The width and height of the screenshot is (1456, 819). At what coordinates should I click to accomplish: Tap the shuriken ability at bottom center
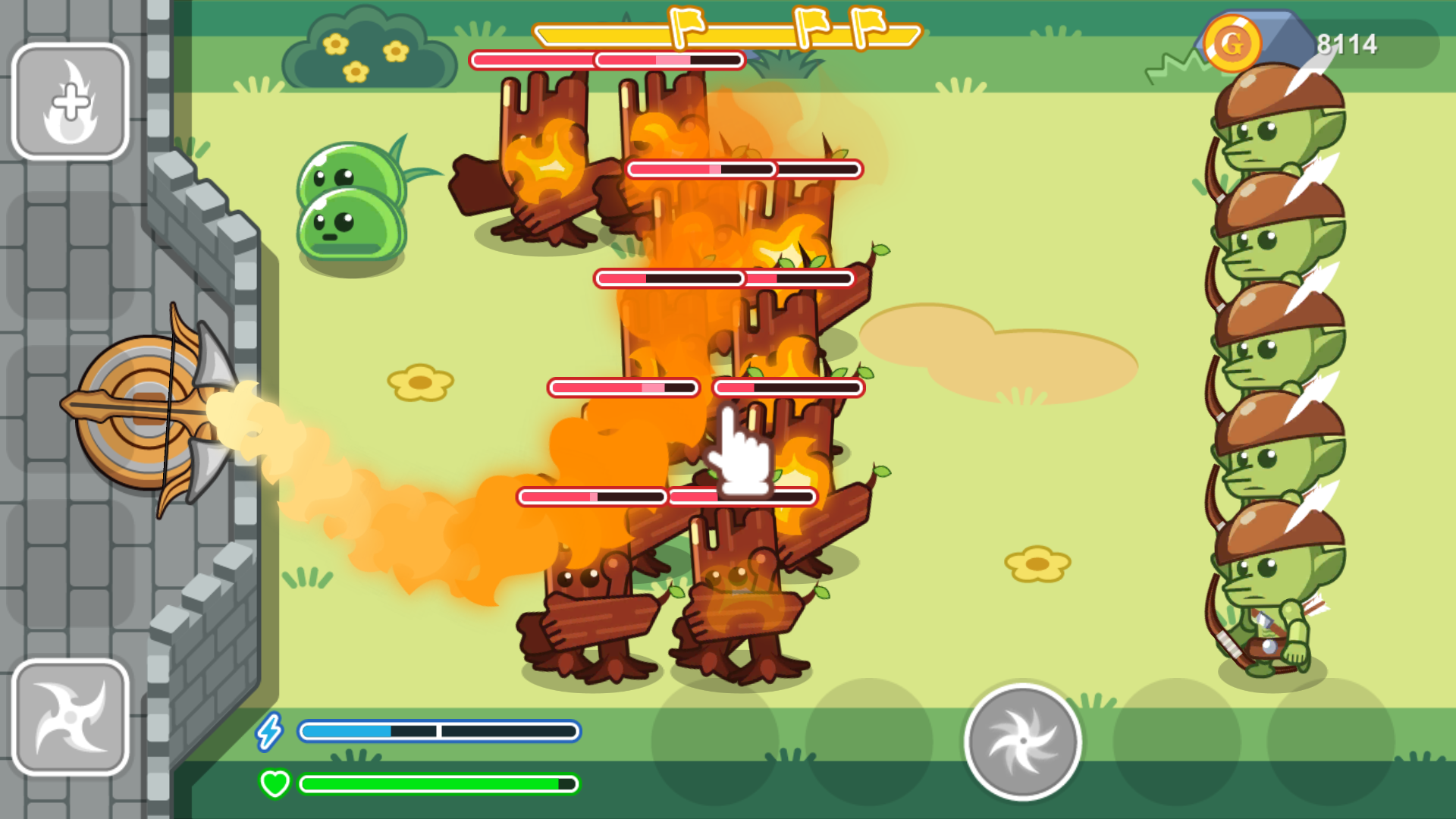click(x=1022, y=739)
